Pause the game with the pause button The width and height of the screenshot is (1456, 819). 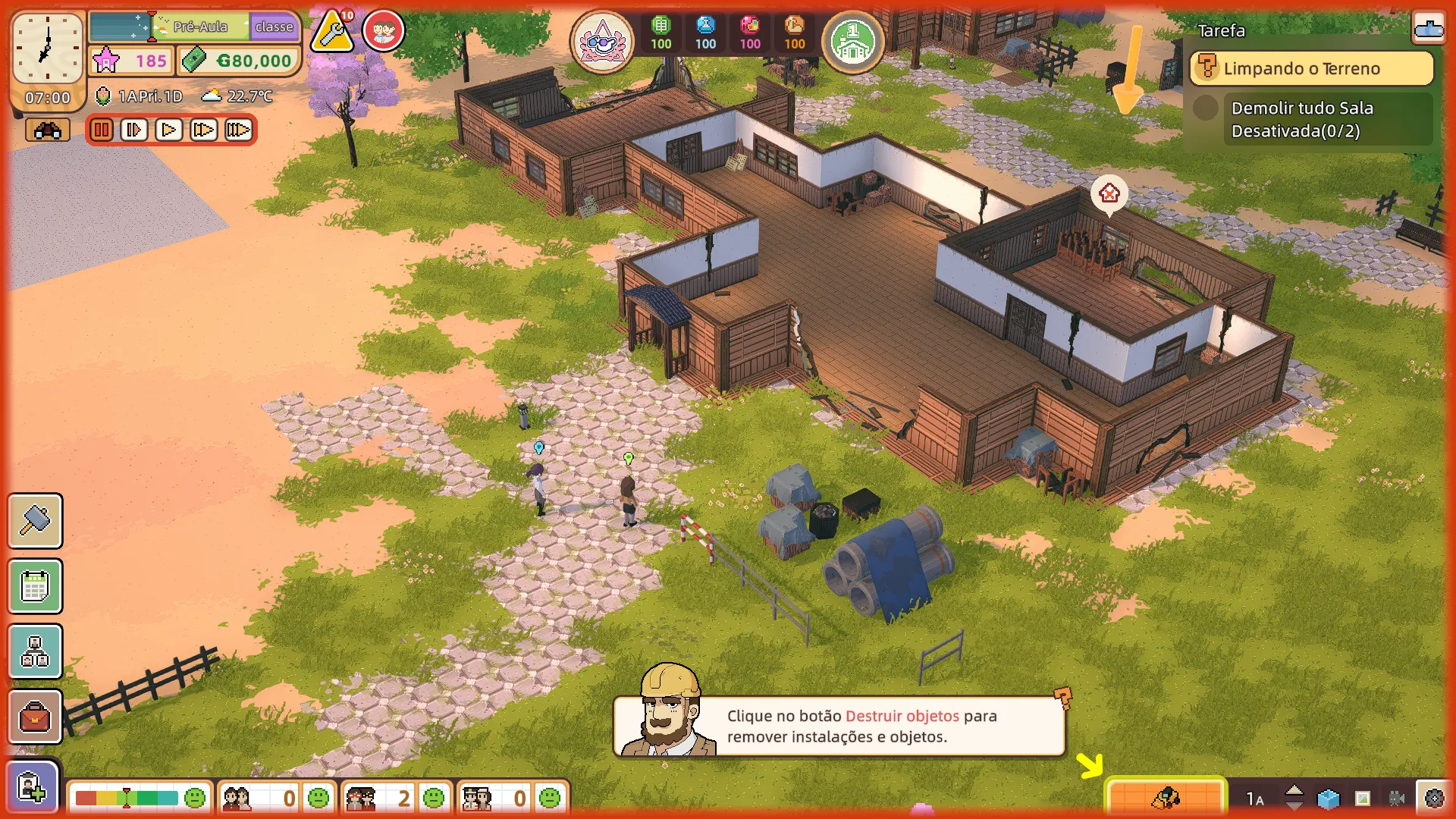click(101, 130)
